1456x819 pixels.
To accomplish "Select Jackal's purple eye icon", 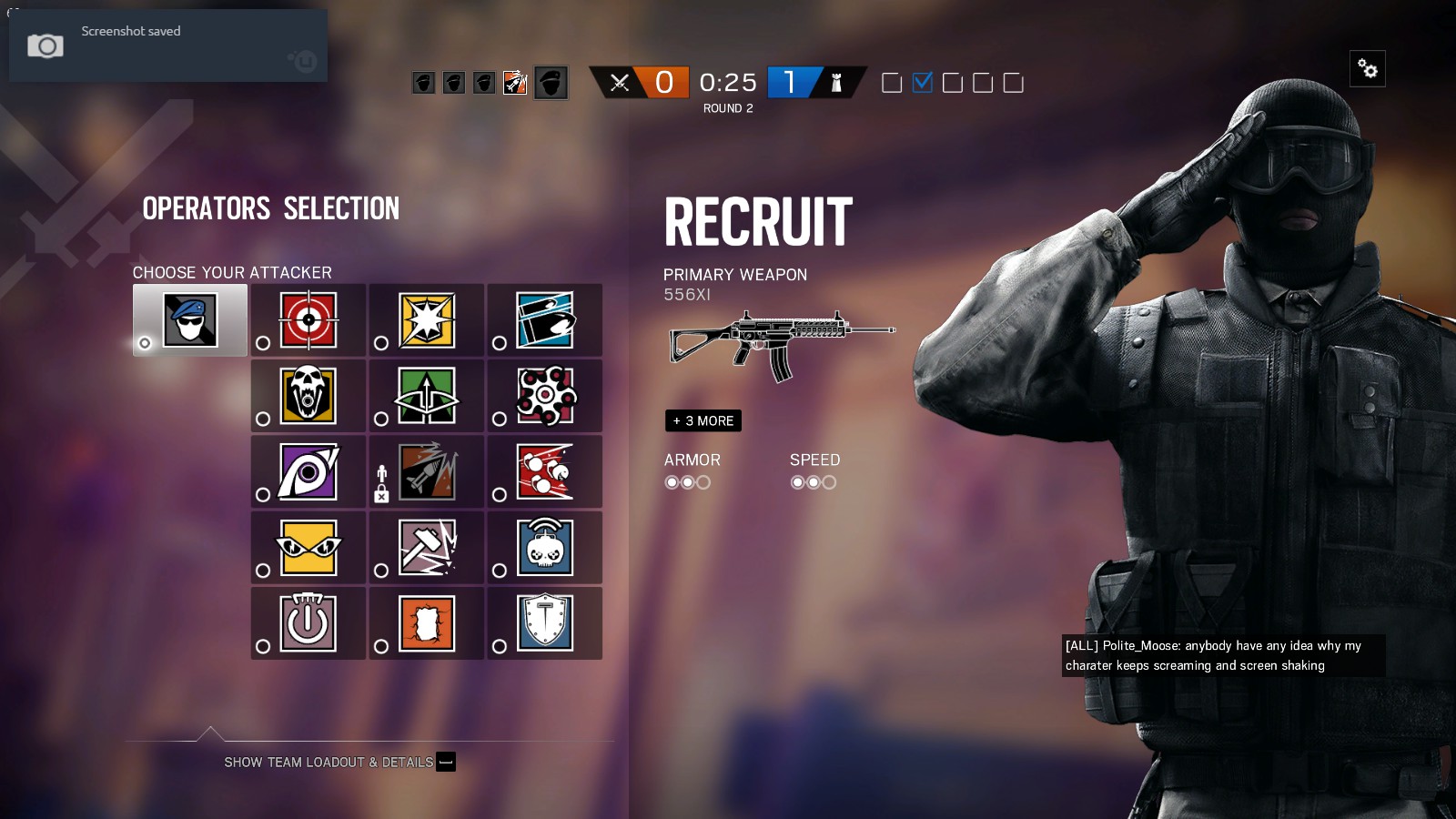I will point(308,470).
